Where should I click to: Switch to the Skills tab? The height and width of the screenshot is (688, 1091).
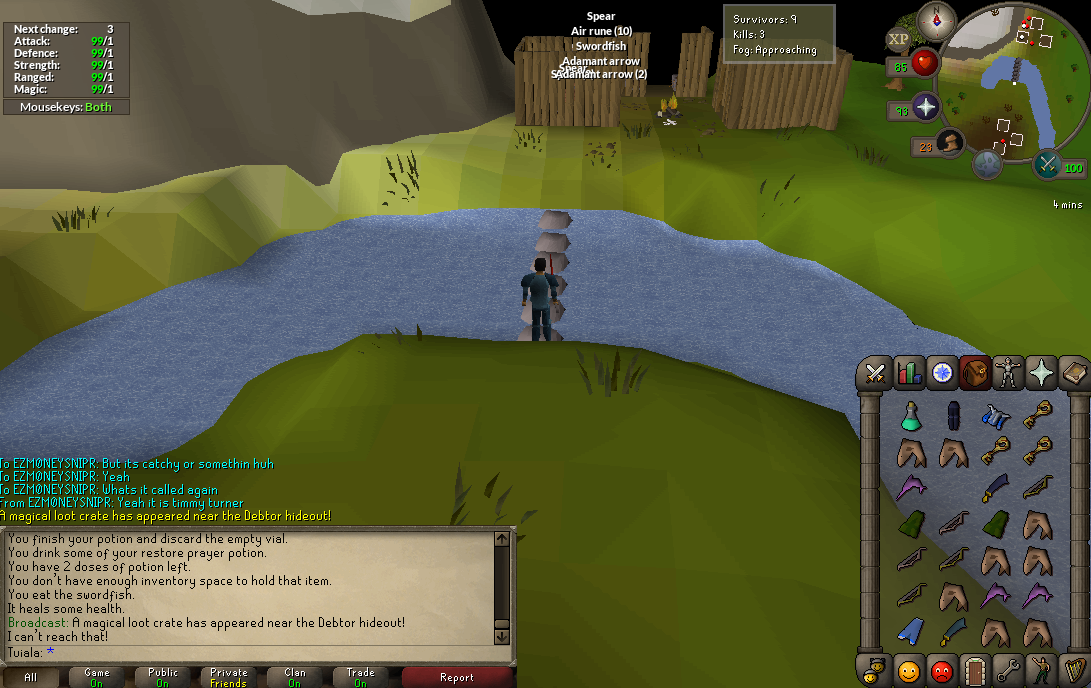tap(909, 374)
